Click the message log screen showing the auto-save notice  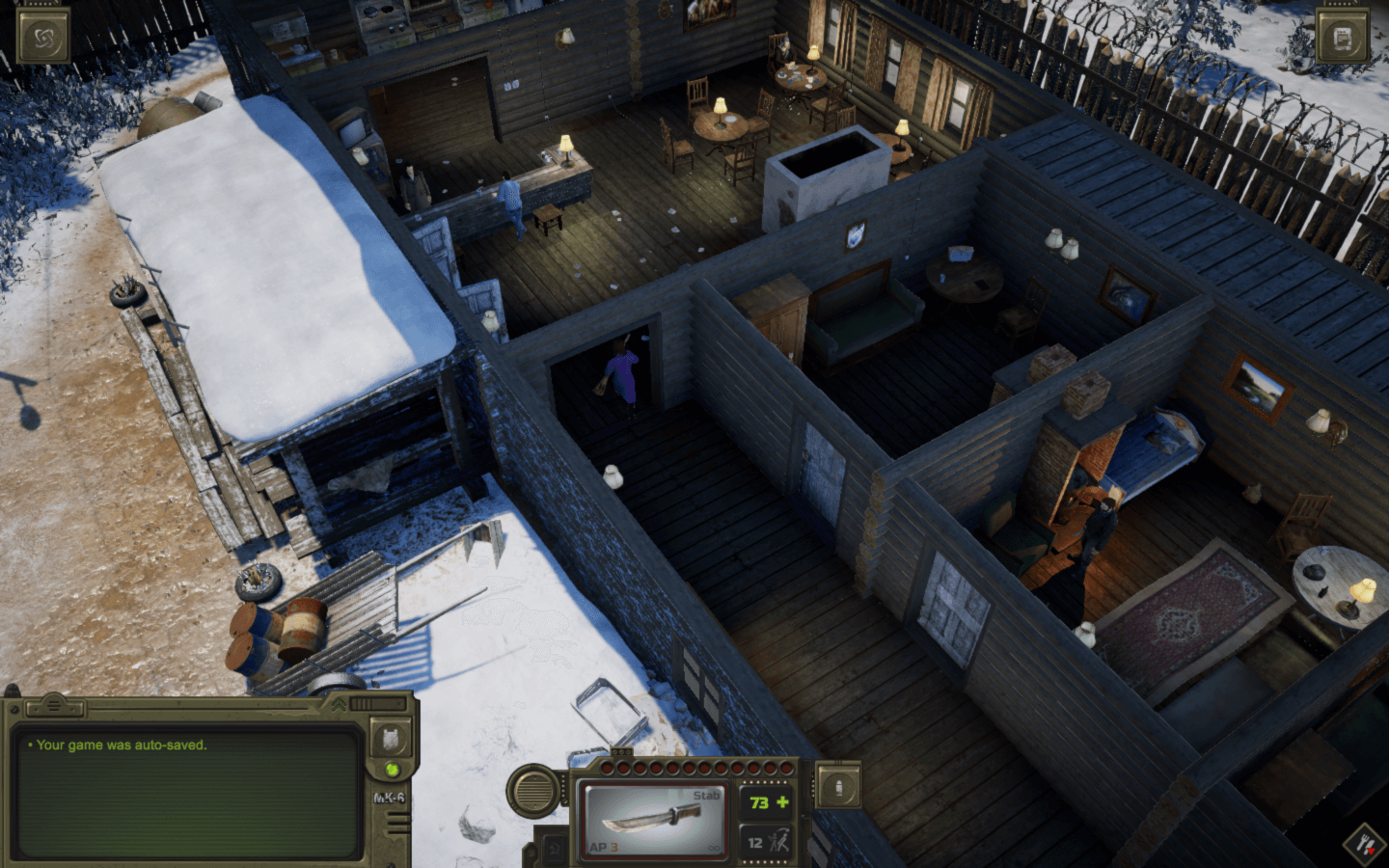coord(188,791)
